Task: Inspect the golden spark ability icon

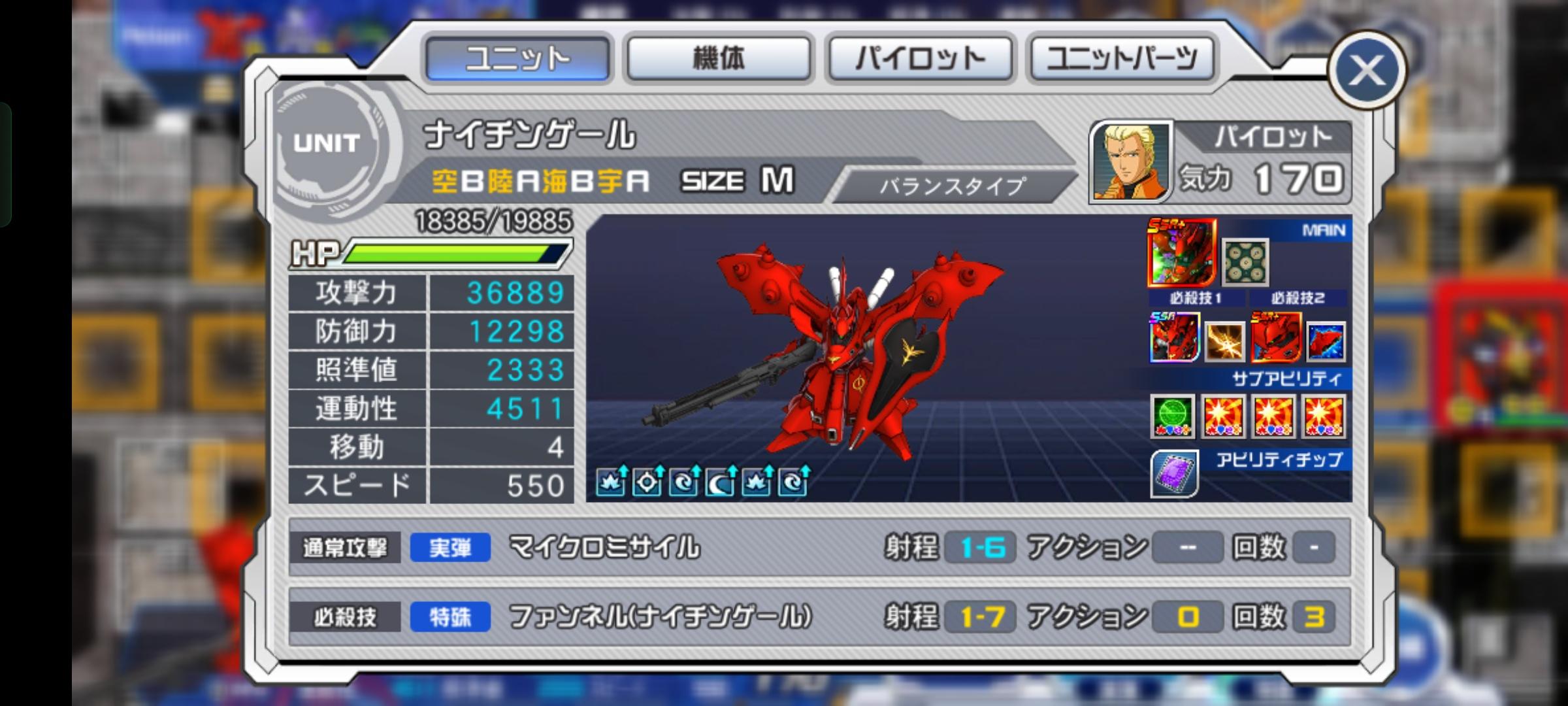Action: pos(1224,341)
